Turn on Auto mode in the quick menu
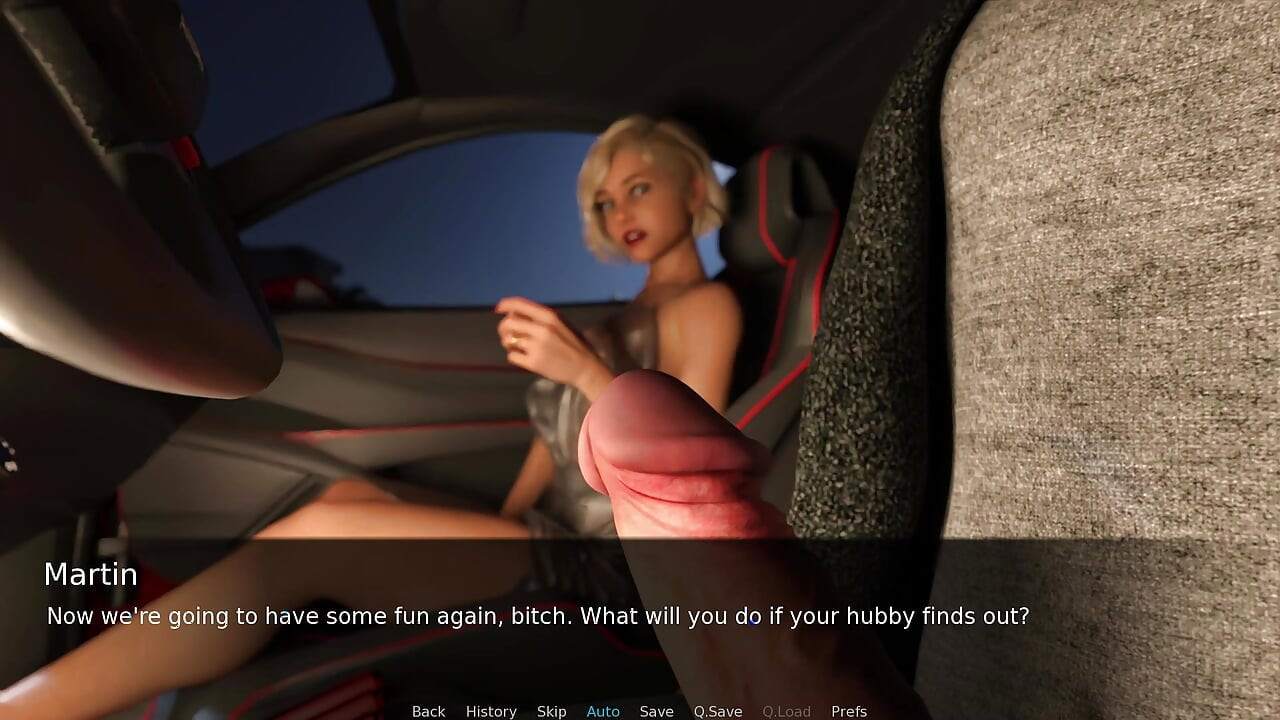Viewport: 1280px width, 720px height. tap(603, 711)
